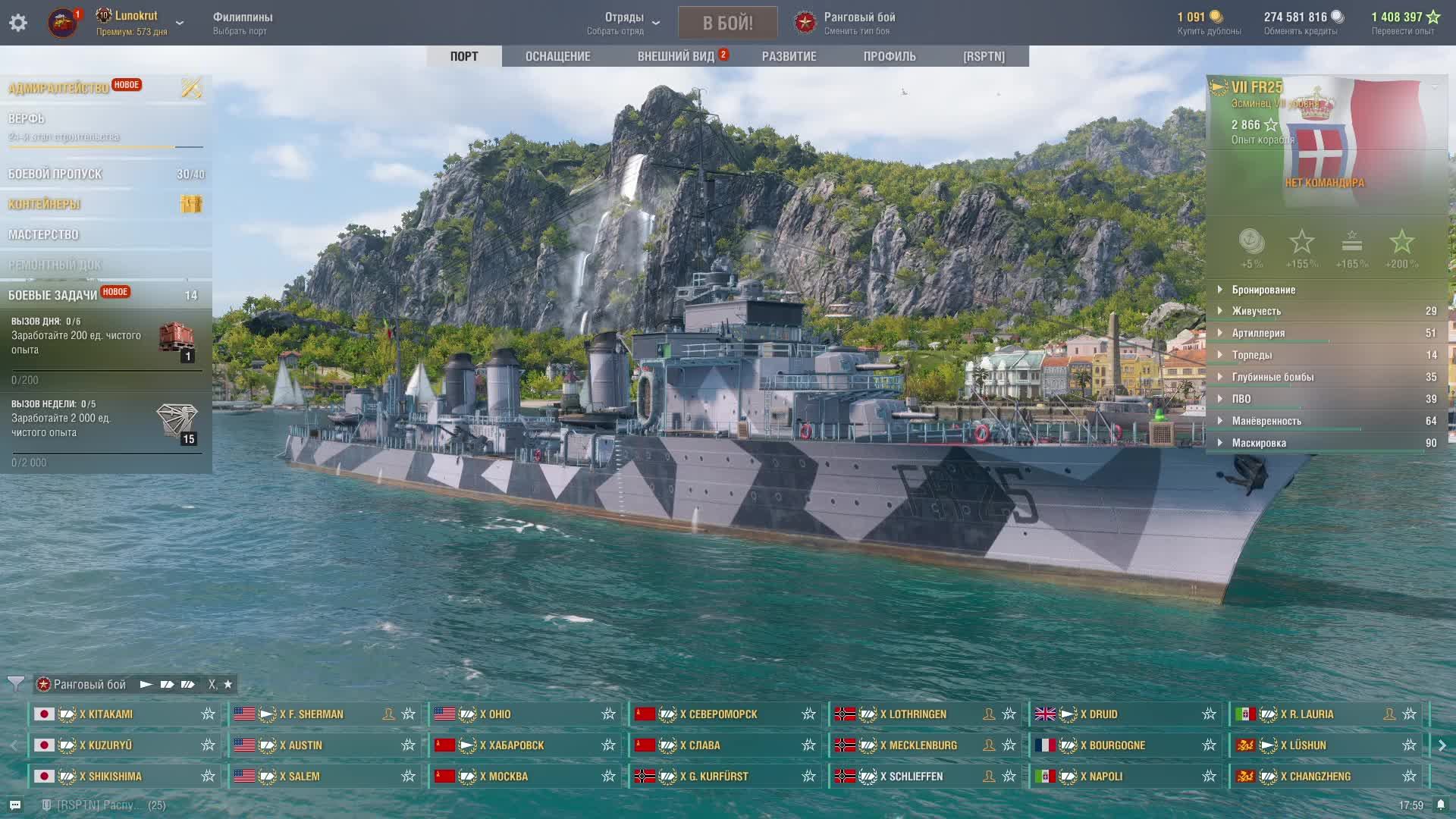
Task: Open the Отряды division dropdown
Action: [x=624, y=23]
